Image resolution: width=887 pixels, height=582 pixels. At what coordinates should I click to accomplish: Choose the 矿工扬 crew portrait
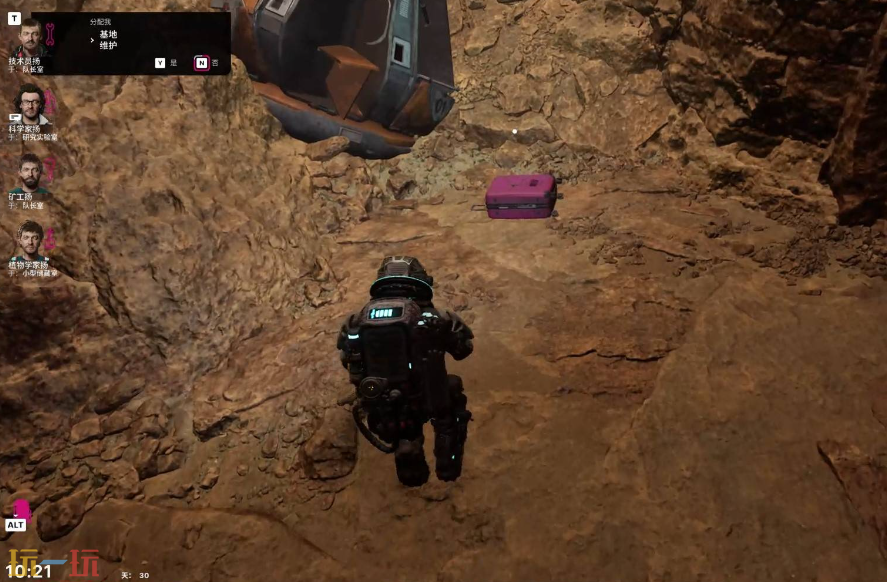point(31,170)
